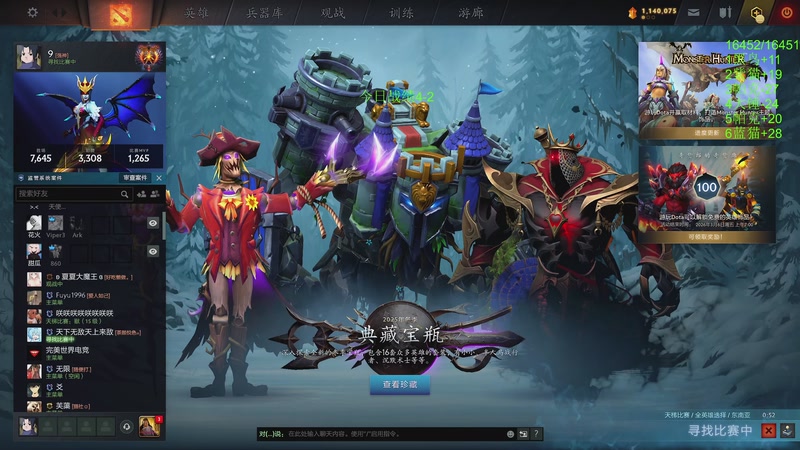This screenshot has height=450, width=800.
Task: Open the 游廊 (Arcade) tab
Action: [470, 13]
